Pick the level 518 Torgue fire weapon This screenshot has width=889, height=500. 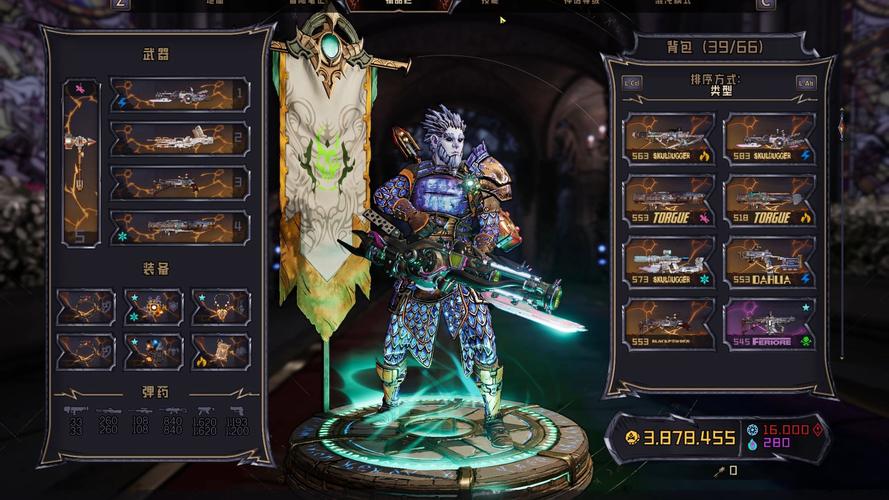[769, 200]
